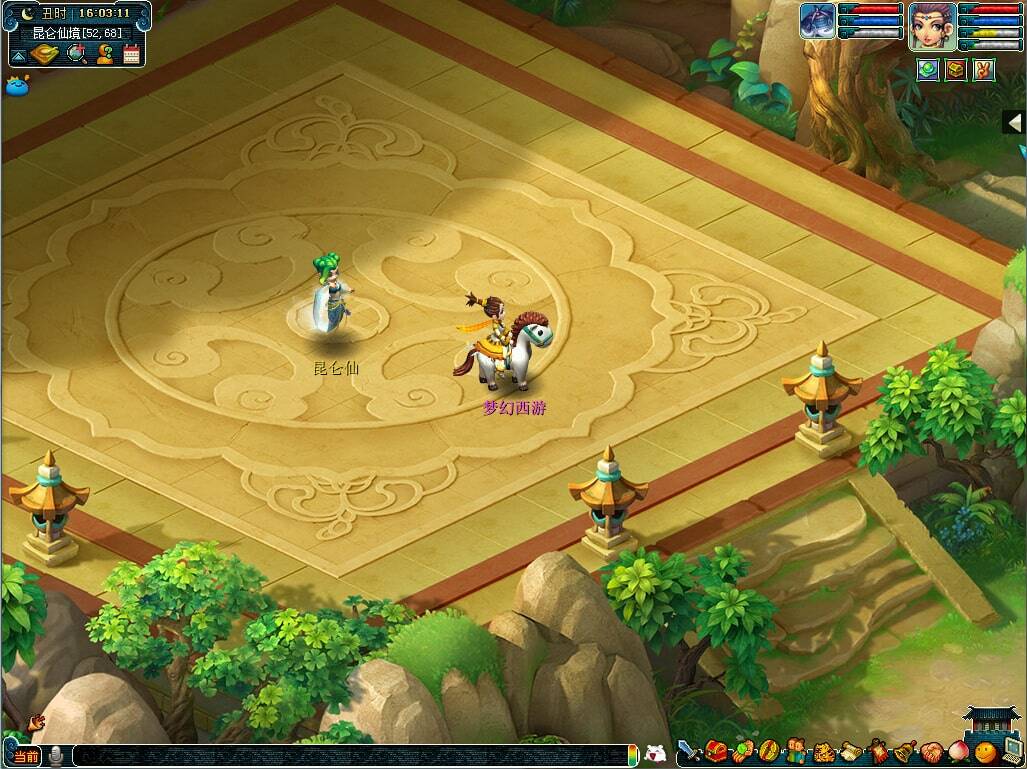
Task: Click the globe magnifier search icon
Action: point(75,54)
